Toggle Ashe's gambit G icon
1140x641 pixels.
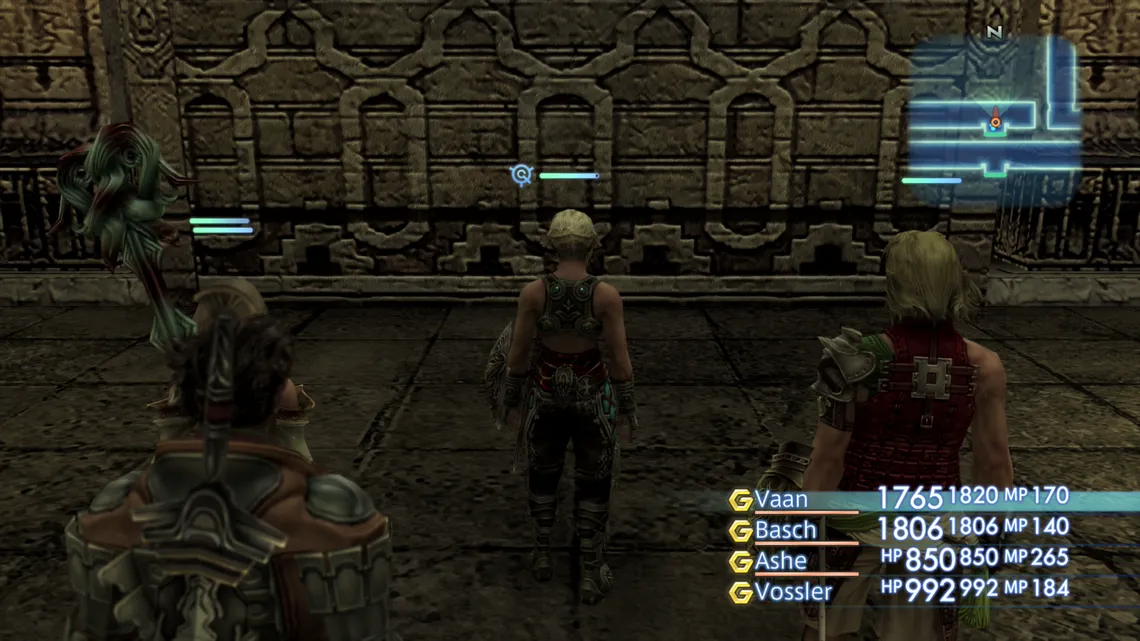coord(740,562)
